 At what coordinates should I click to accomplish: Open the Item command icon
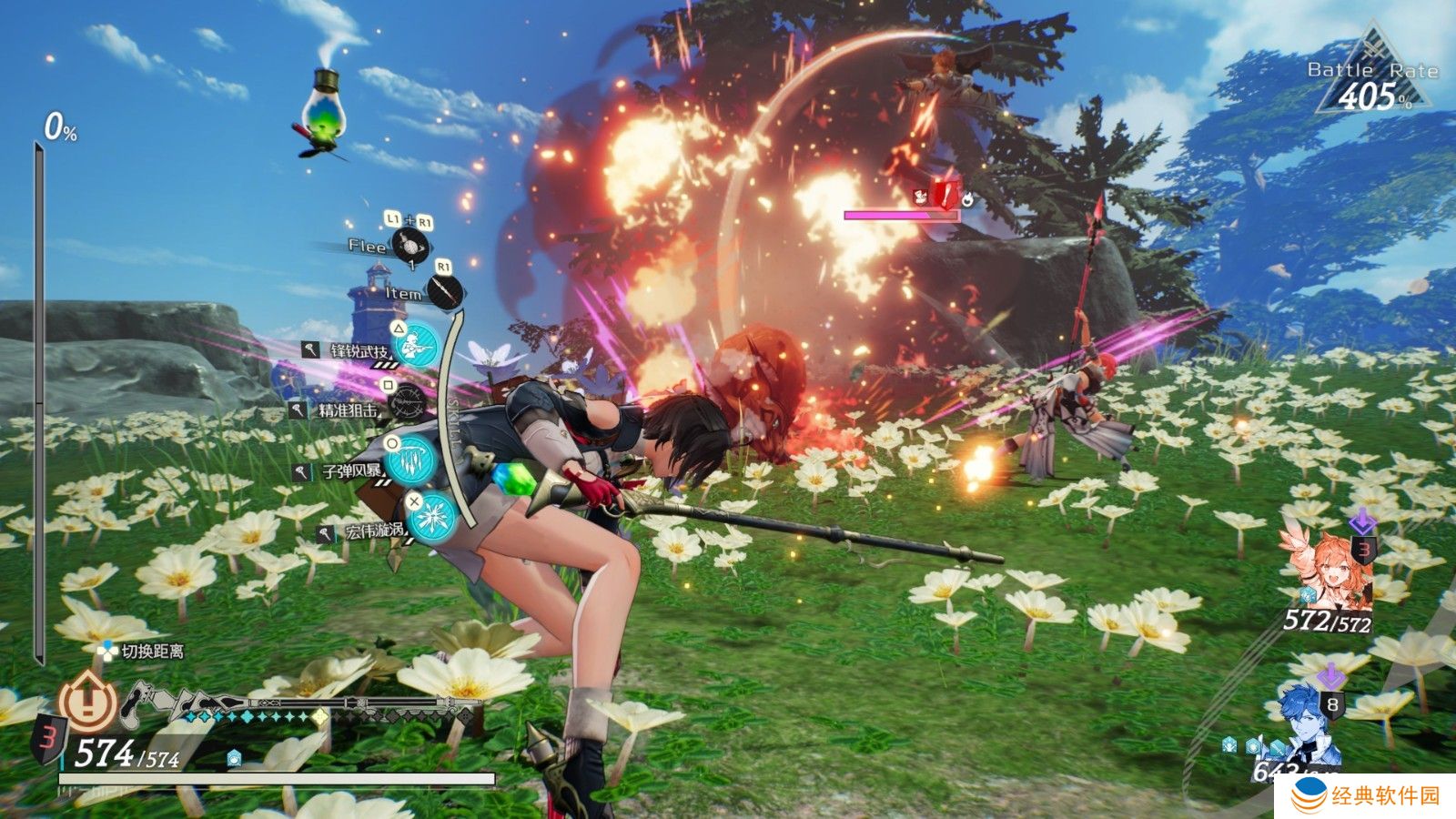(x=447, y=292)
